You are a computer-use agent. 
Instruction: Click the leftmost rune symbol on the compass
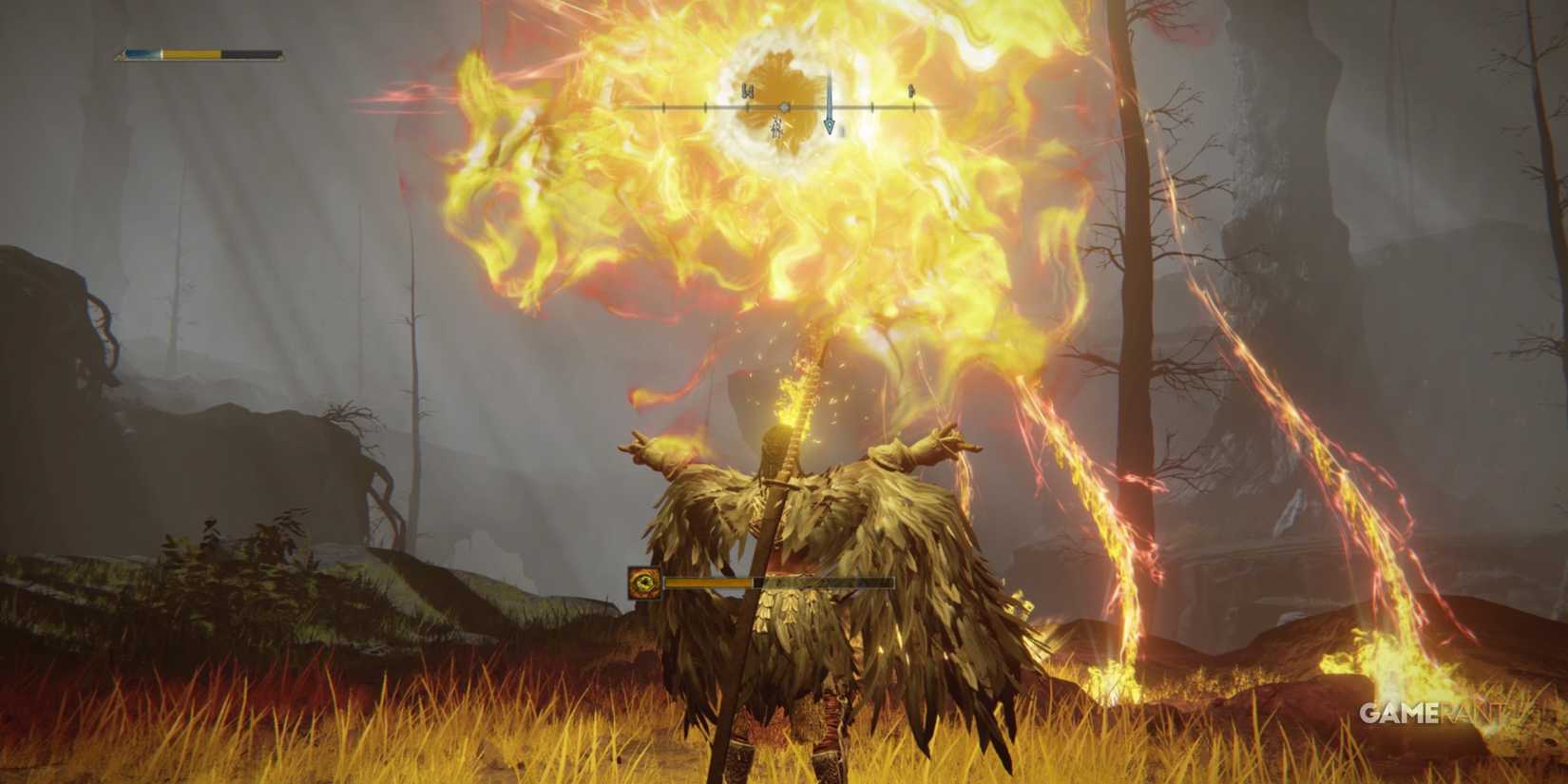click(749, 92)
